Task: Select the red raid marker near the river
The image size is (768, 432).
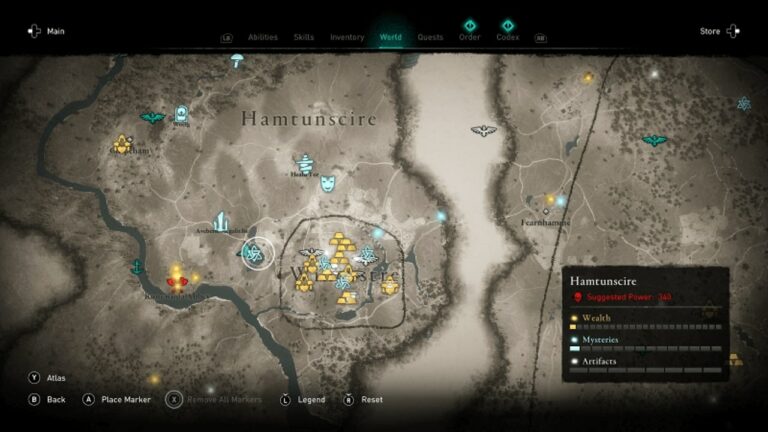Action: click(177, 281)
